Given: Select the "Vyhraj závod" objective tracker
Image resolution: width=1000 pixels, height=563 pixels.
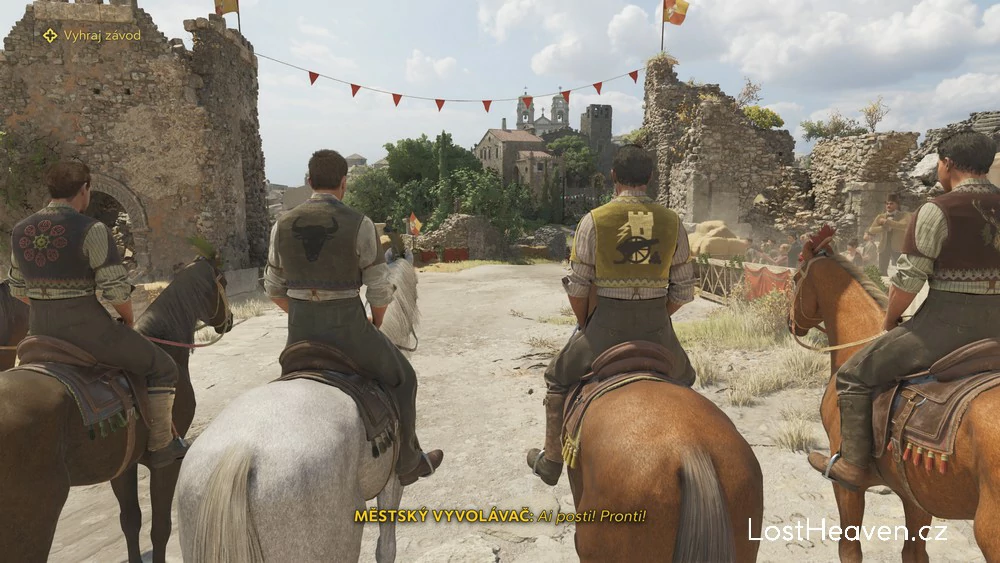Looking at the screenshot, I should pos(92,35).
